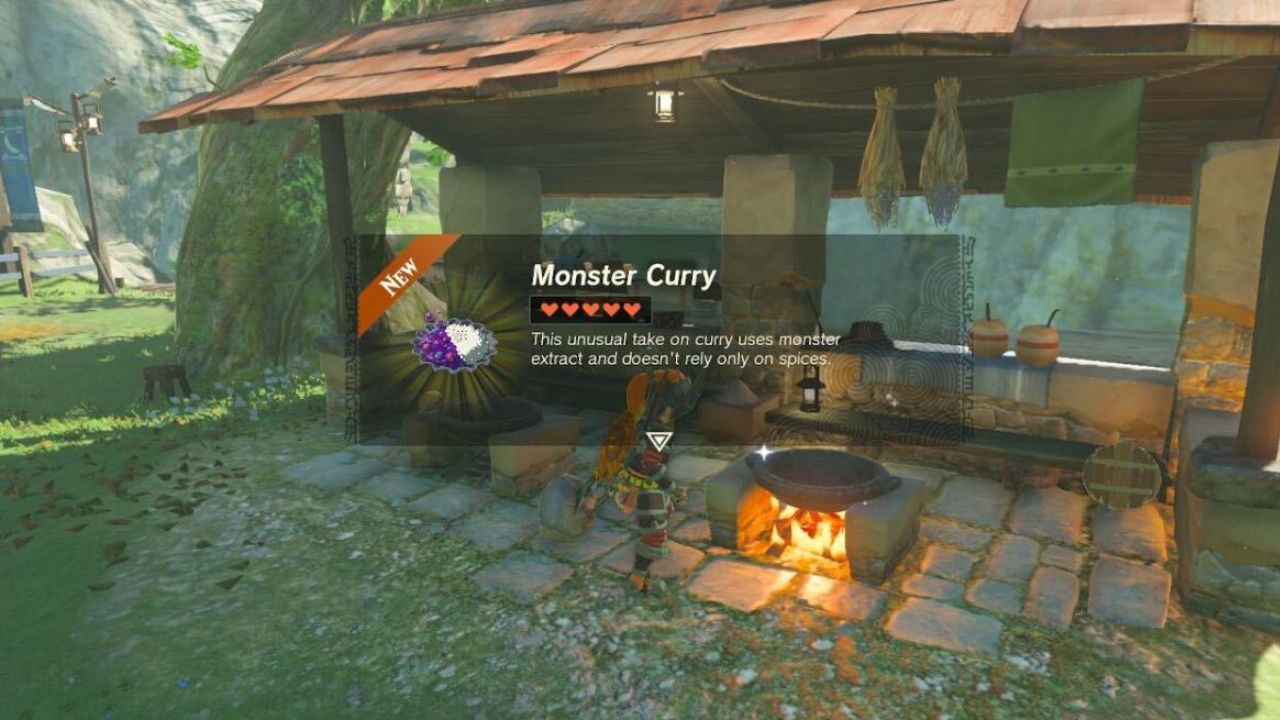Click the recipe description sentence

click(685, 350)
